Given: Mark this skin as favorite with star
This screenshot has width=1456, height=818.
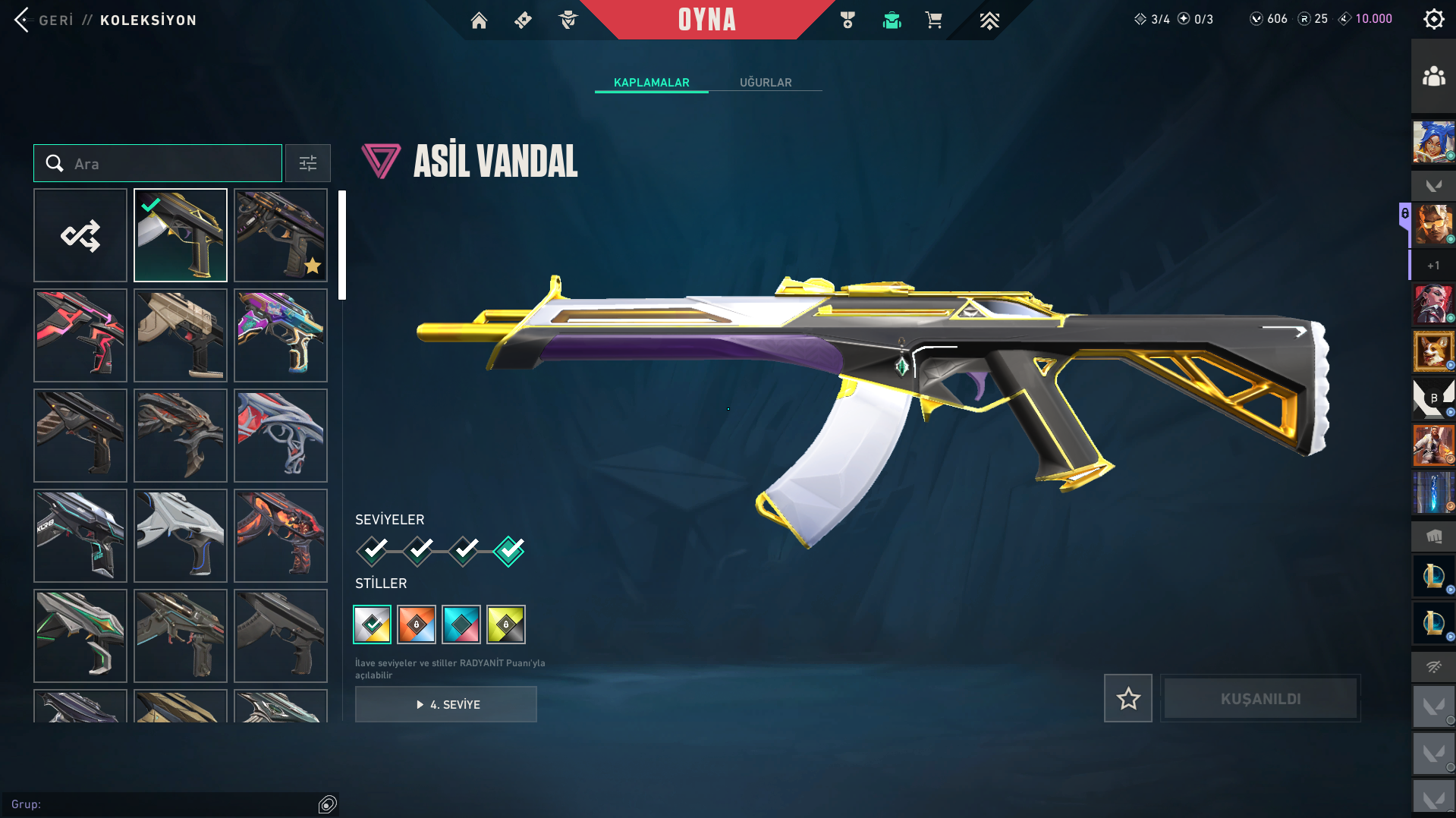Looking at the screenshot, I should 1127,698.
